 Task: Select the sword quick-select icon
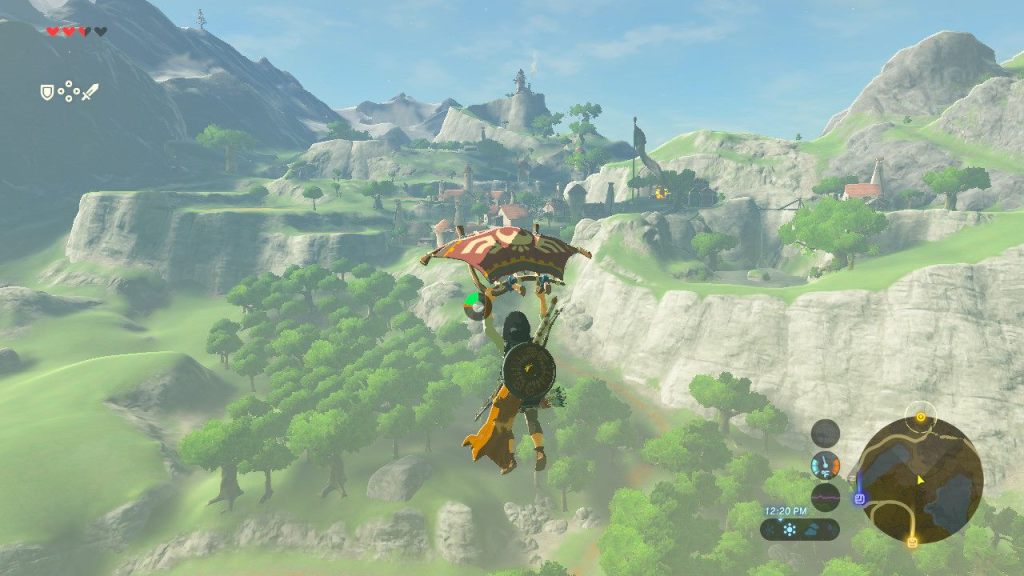click(90, 92)
